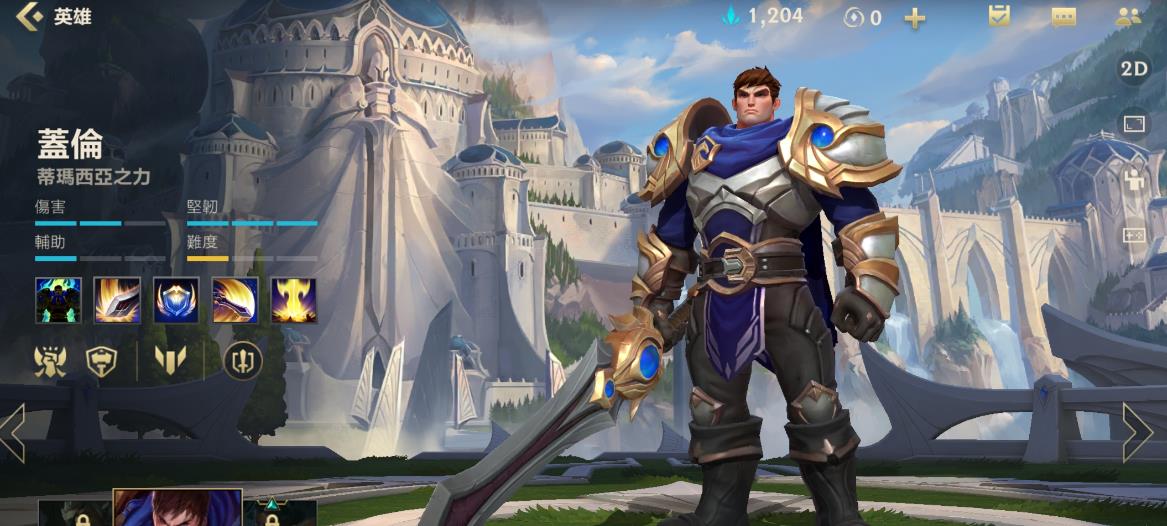
Task: Open the friends list icon
Action: [1128, 16]
